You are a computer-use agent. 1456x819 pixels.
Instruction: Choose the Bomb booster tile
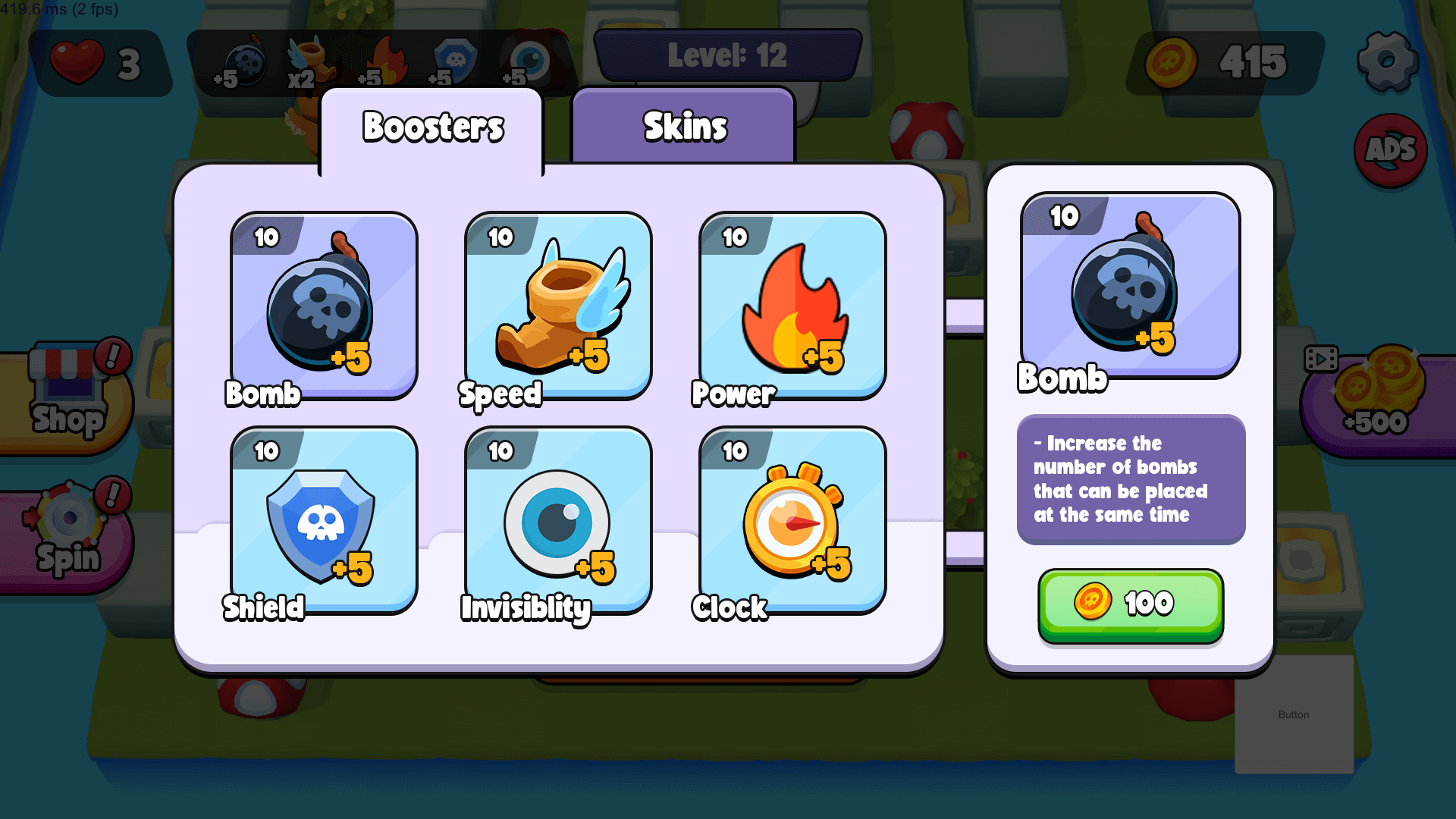[x=324, y=306]
